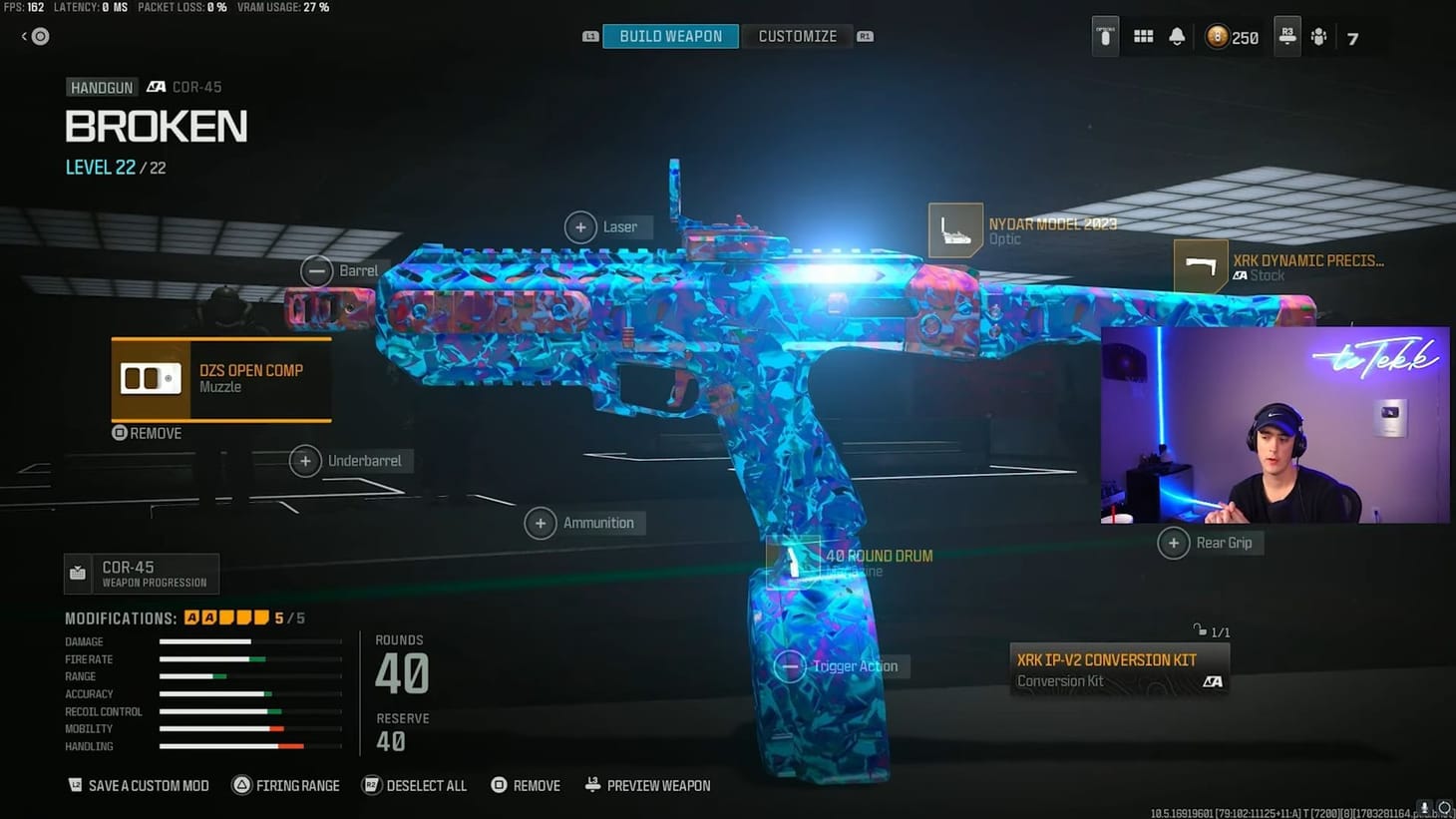Screen dimensions: 1456x819
Task: Open COR-45 Weapon Progression
Action: (140, 573)
